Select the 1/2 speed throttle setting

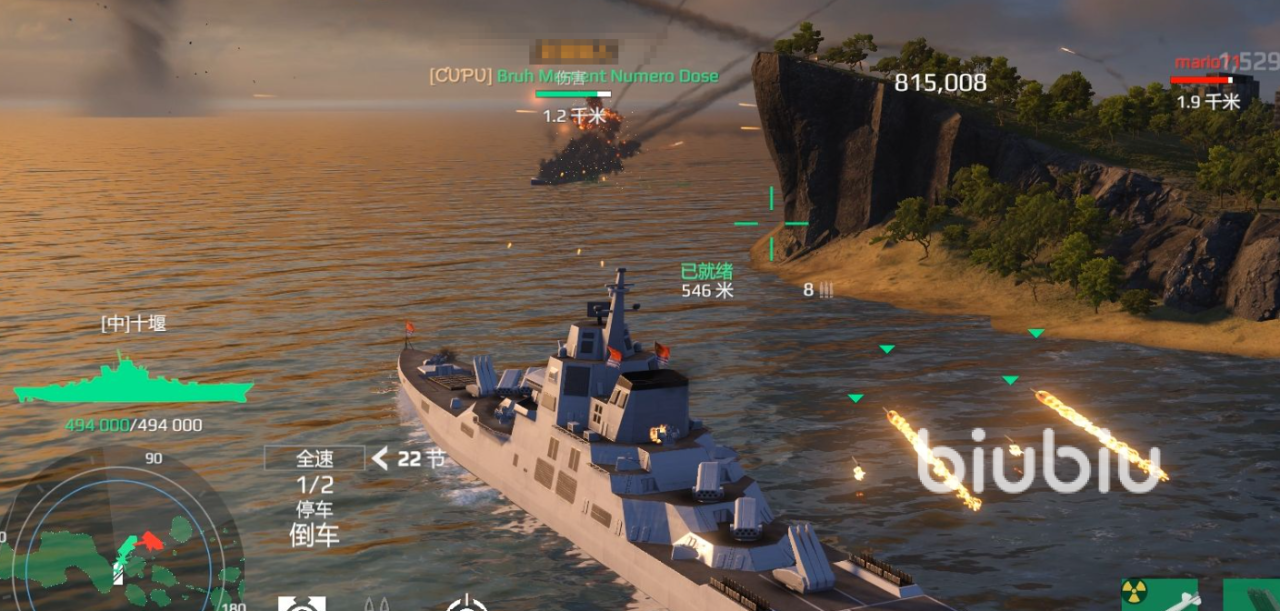(x=314, y=485)
